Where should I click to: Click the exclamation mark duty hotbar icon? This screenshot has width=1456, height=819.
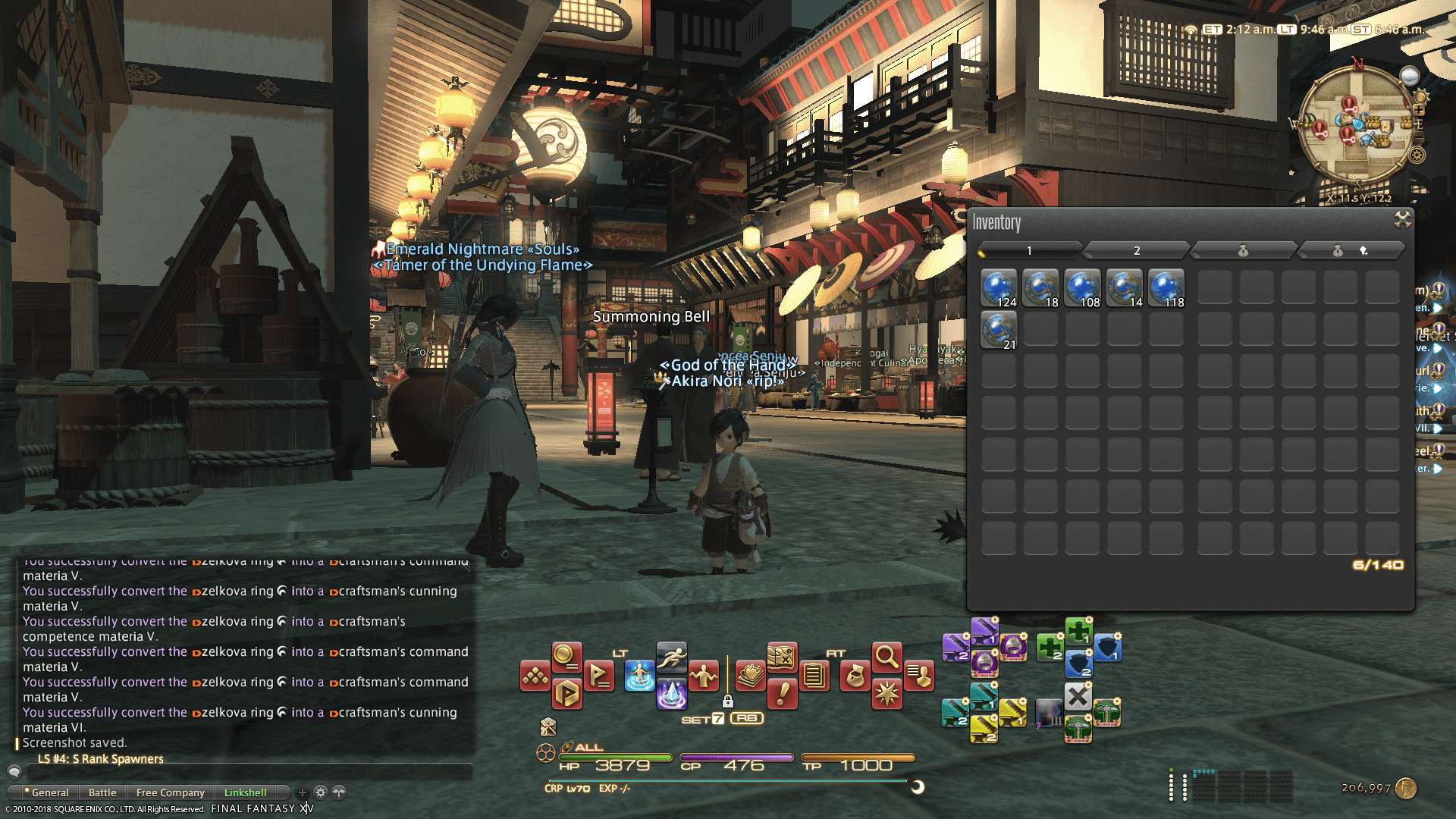click(x=782, y=692)
